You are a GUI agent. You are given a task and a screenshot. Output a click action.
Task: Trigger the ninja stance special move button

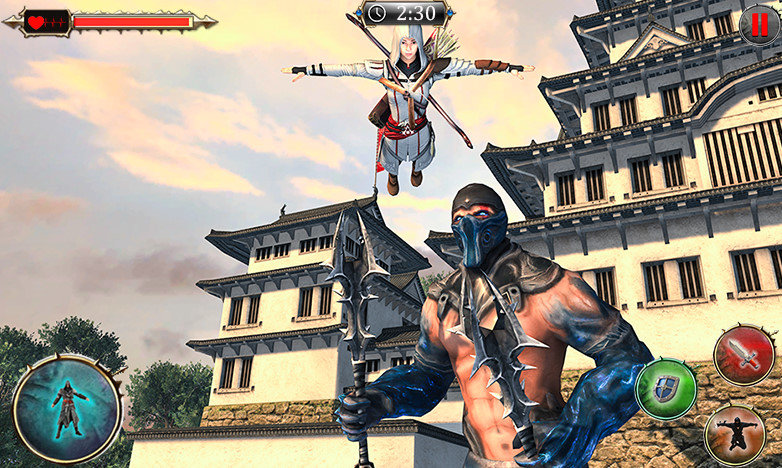click(x=734, y=434)
